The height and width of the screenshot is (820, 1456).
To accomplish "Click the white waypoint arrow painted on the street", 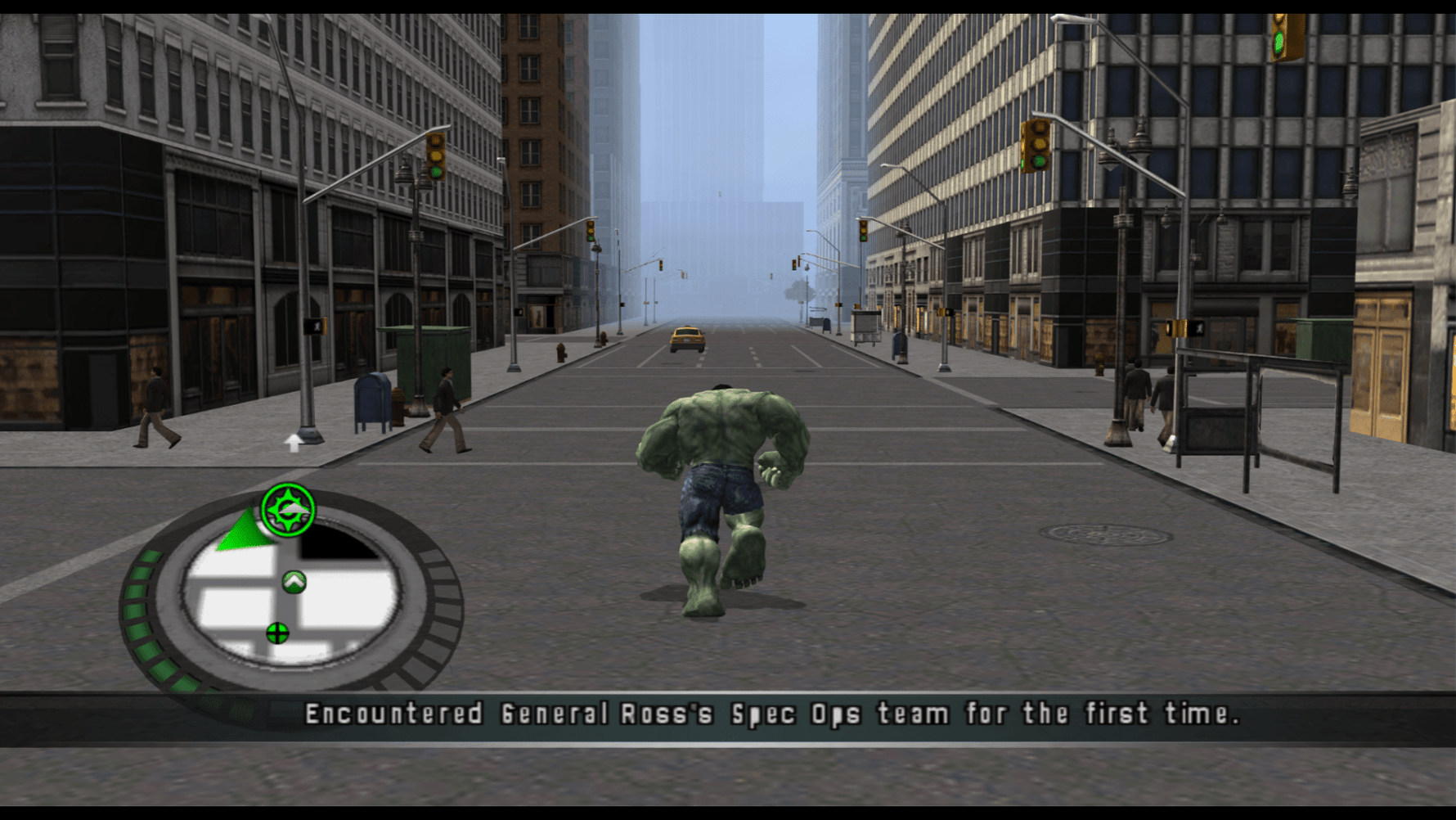I will (293, 443).
